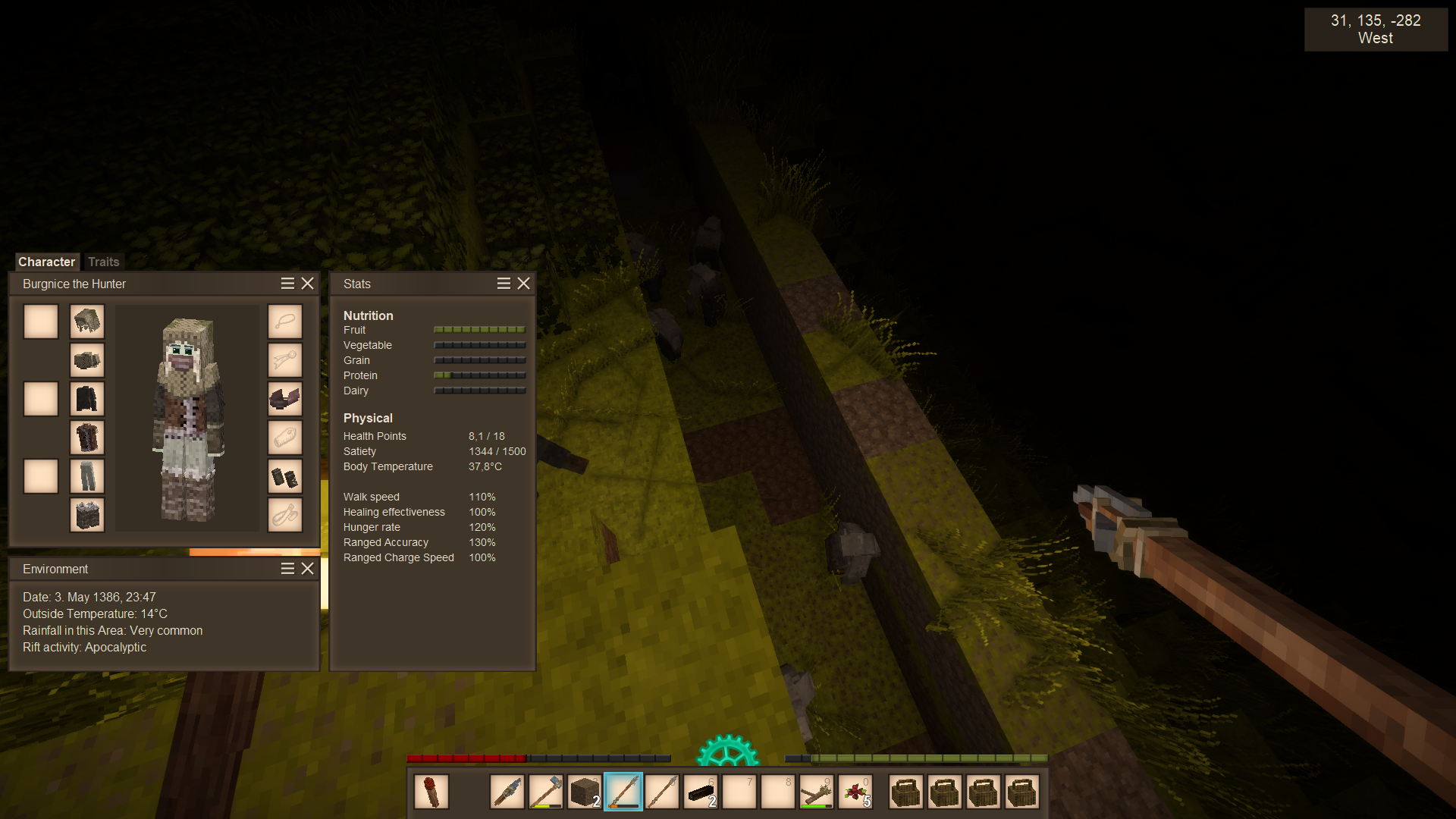This screenshot has width=1456, height=819.
Task: Open the Stats window hamburger menu
Action: point(504,283)
